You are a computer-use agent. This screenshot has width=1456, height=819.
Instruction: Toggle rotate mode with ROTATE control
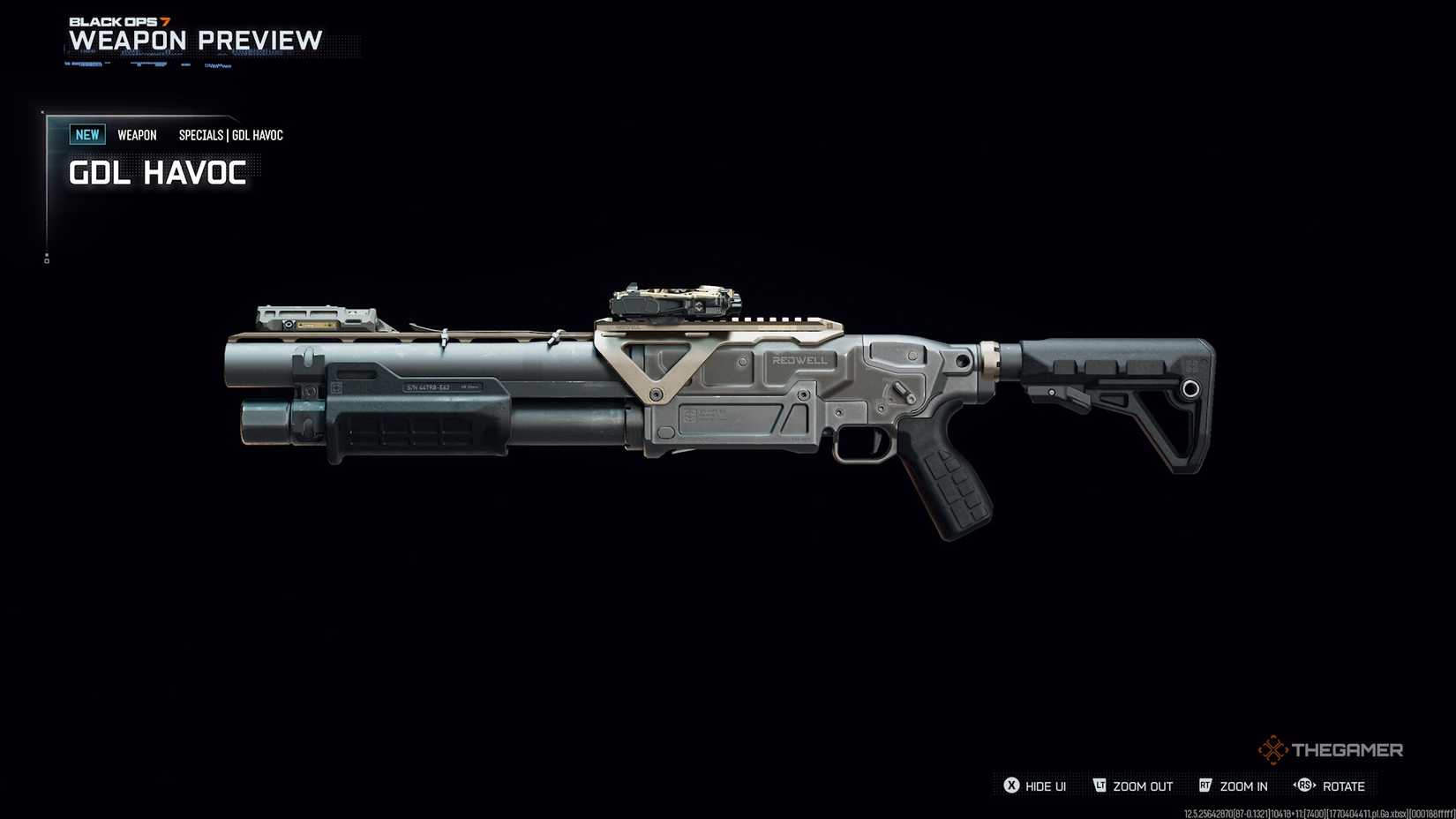pos(1344,785)
